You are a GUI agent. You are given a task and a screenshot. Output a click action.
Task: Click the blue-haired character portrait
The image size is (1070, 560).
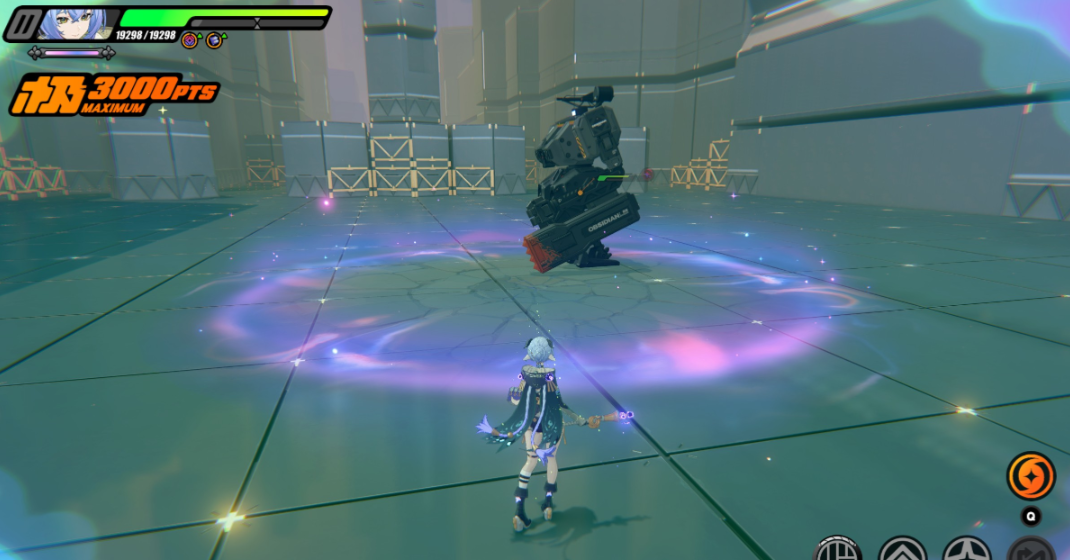[77, 24]
